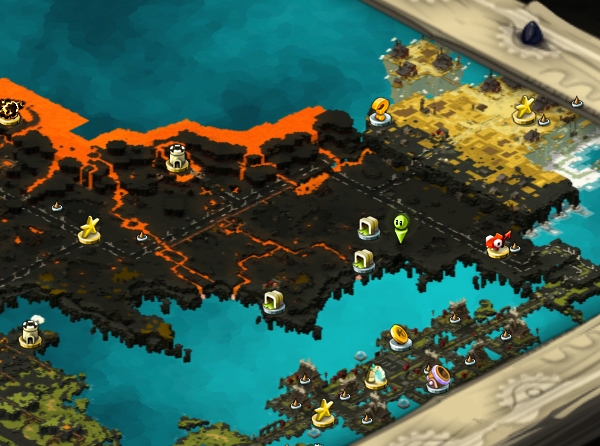Choose the stone tower marker on lava land
Screen dimensions: 600x446
[178, 157]
